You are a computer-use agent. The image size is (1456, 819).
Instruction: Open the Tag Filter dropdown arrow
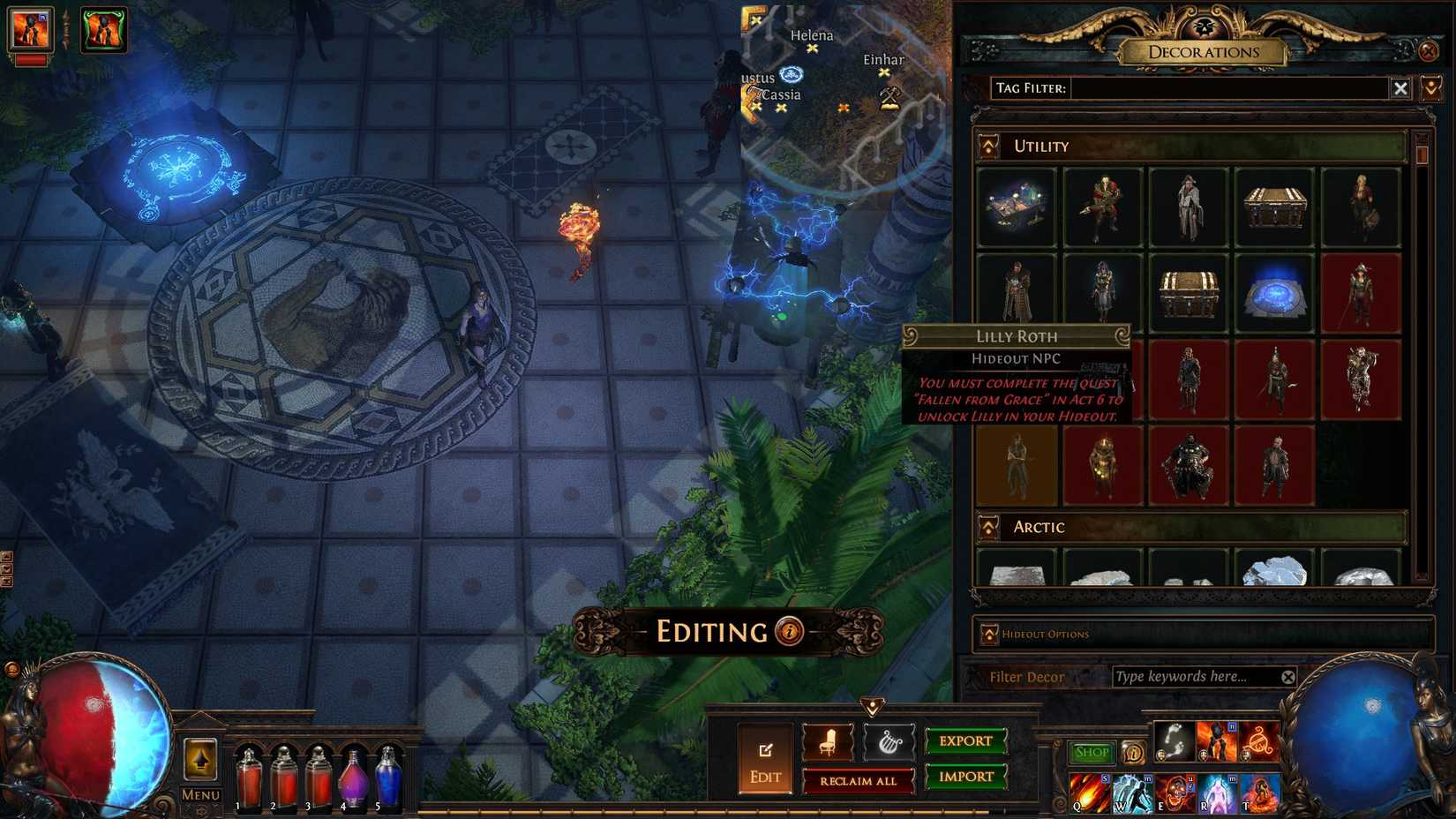coord(1430,88)
